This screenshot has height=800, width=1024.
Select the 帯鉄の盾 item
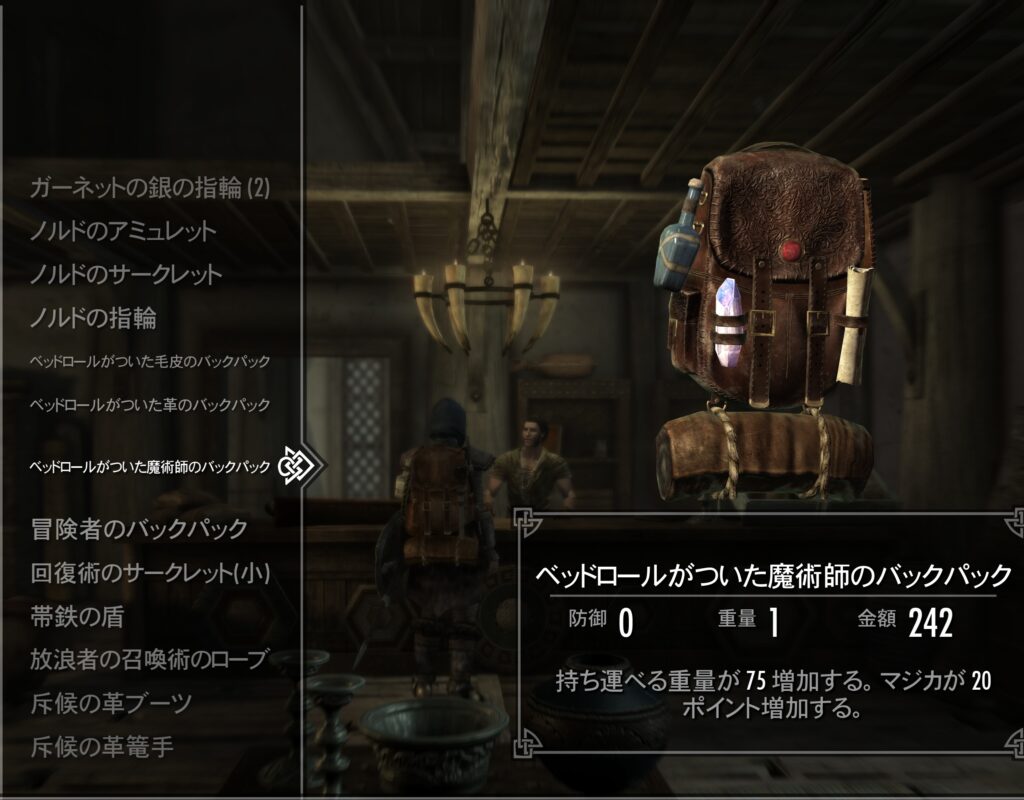[78, 617]
